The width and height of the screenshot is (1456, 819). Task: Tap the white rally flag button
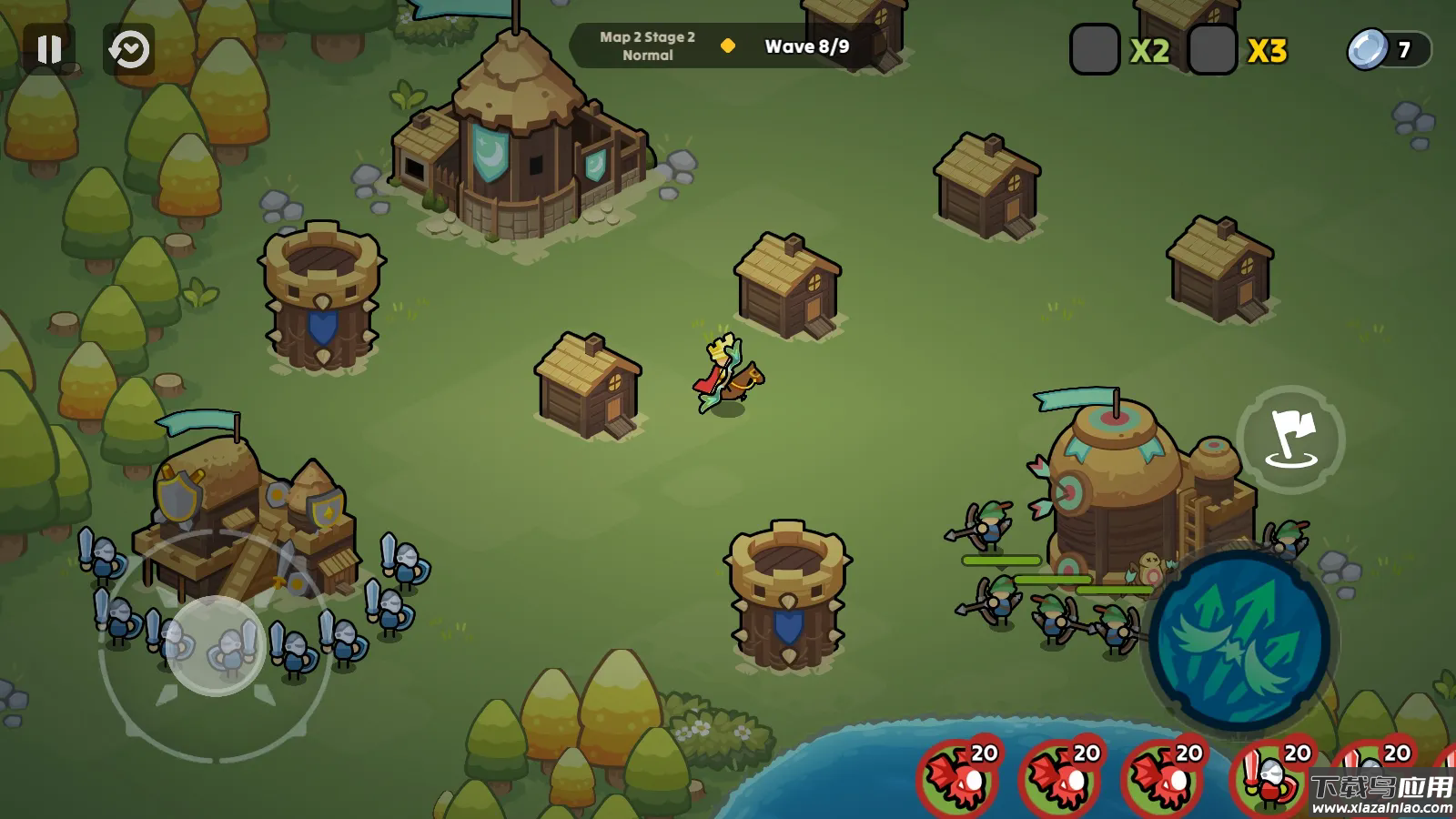pos(1290,438)
